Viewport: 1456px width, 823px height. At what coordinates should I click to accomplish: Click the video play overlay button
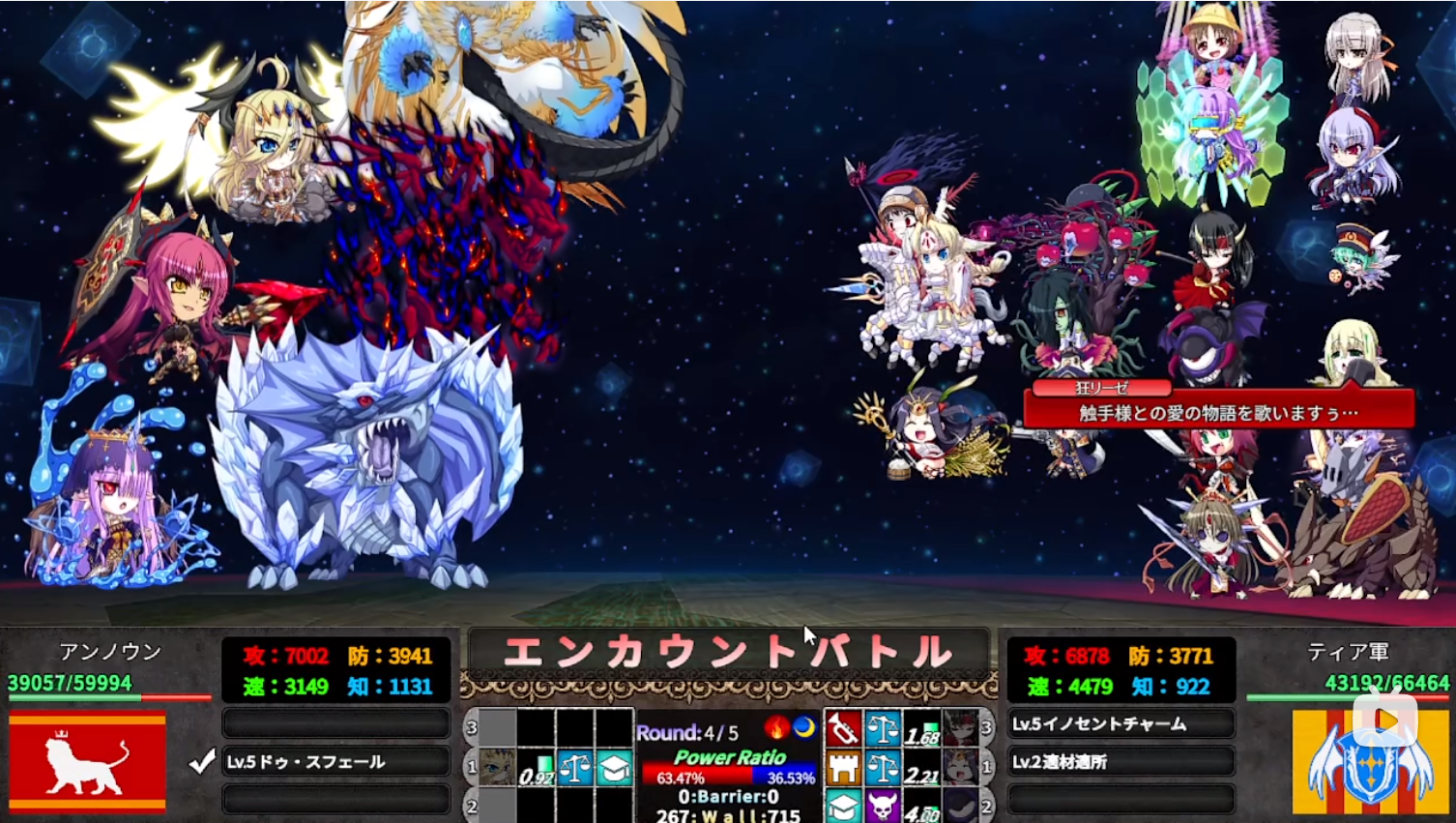[1384, 720]
